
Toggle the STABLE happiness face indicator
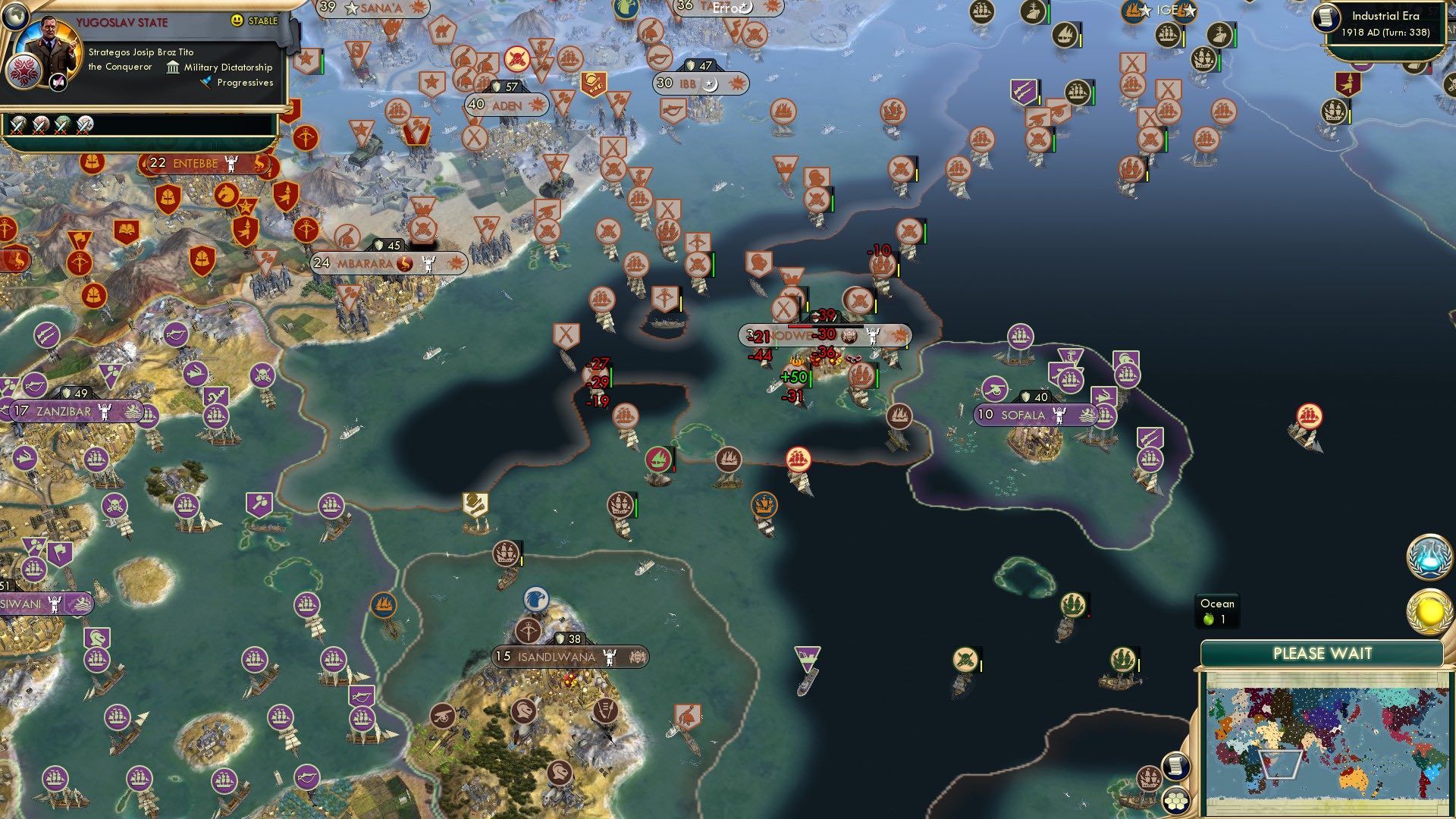pyautogui.click(x=237, y=21)
